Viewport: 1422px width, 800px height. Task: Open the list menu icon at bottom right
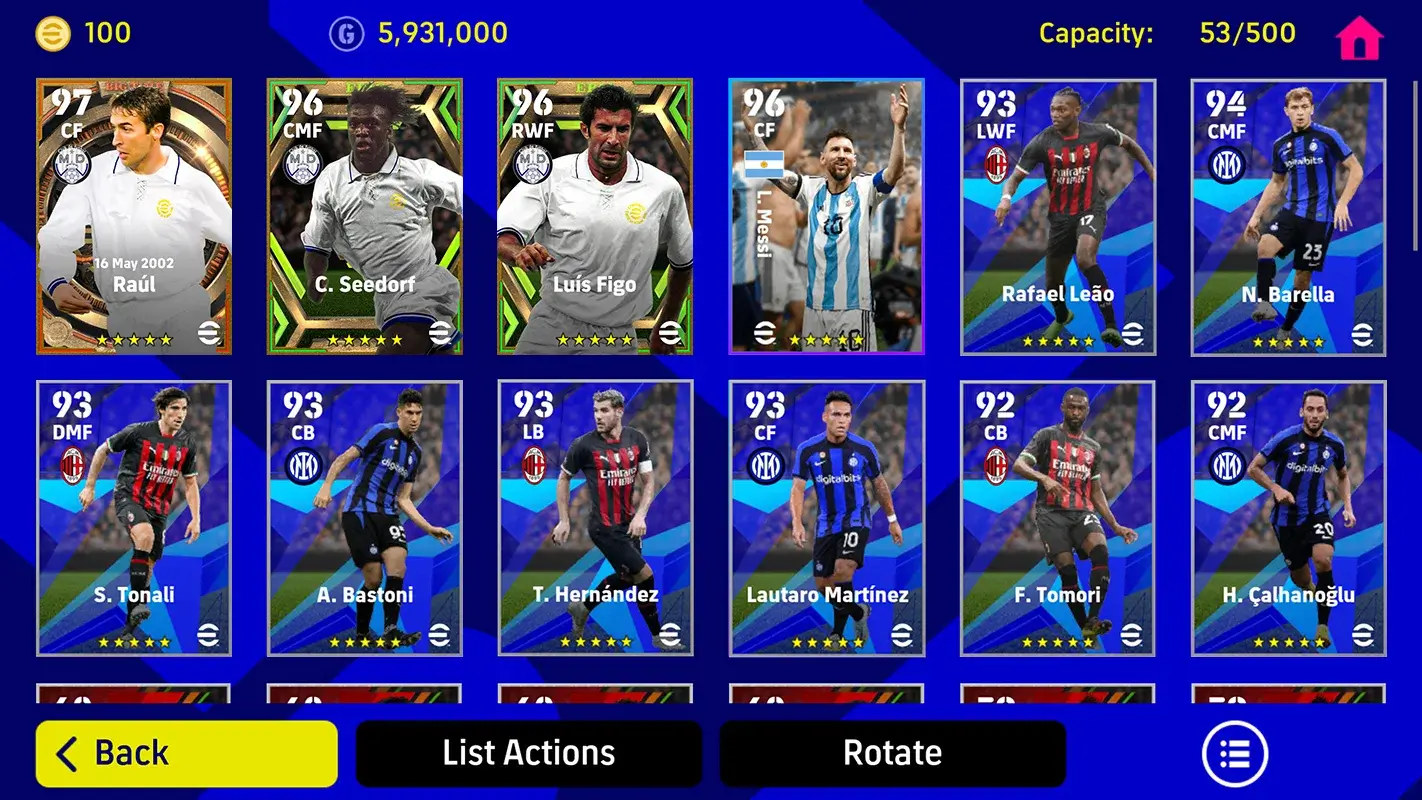click(1236, 752)
